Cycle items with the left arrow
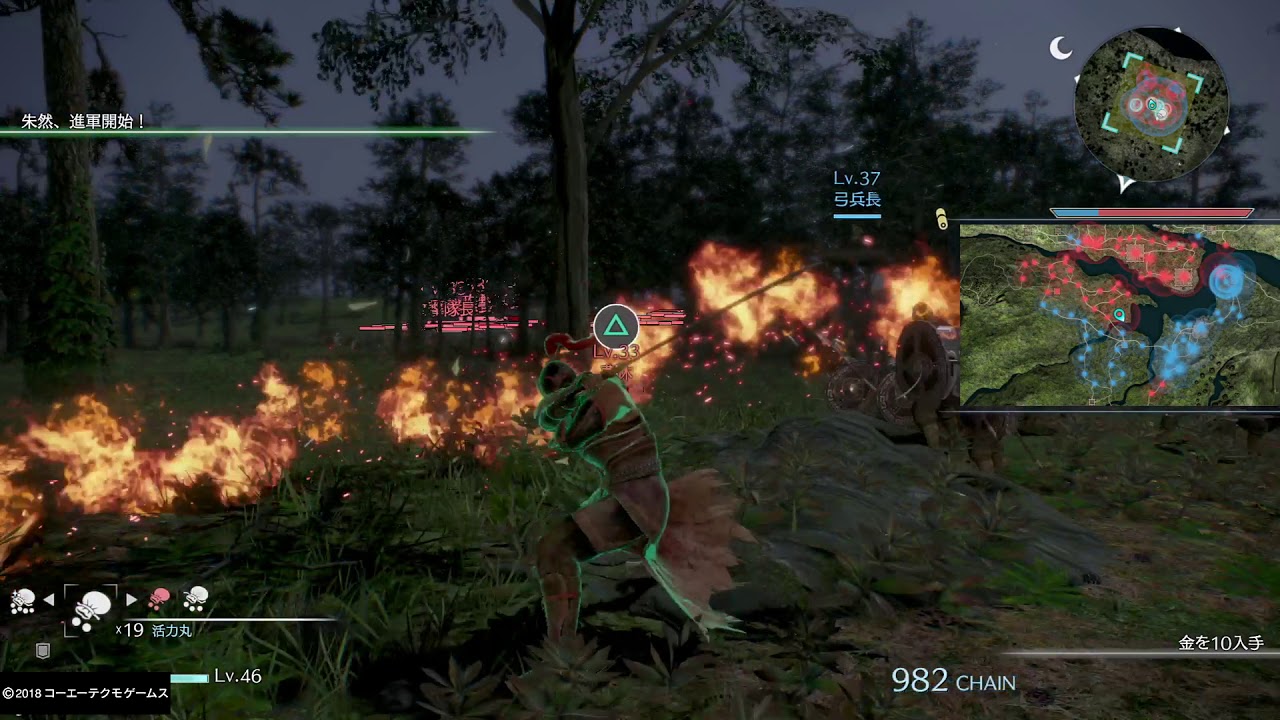Screen dimensions: 1280x720 48,600
